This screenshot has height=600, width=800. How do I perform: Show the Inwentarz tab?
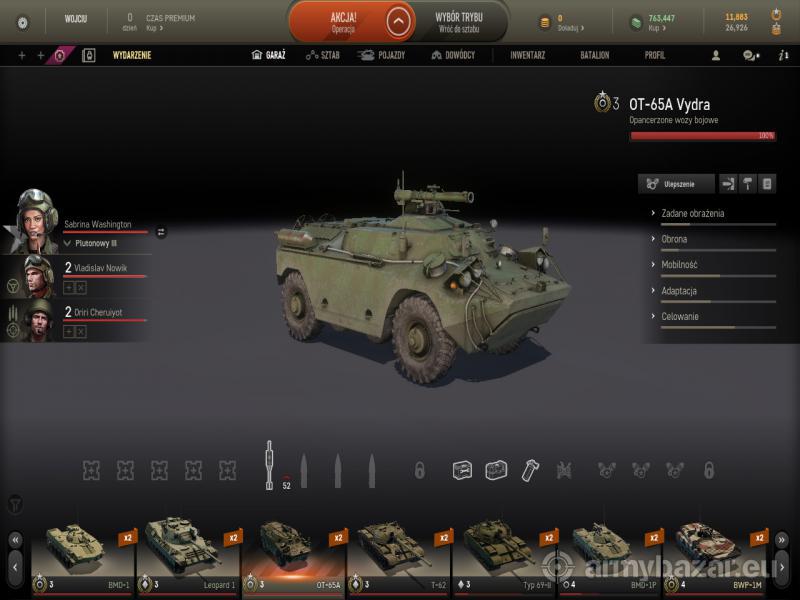click(x=527, y=55)
